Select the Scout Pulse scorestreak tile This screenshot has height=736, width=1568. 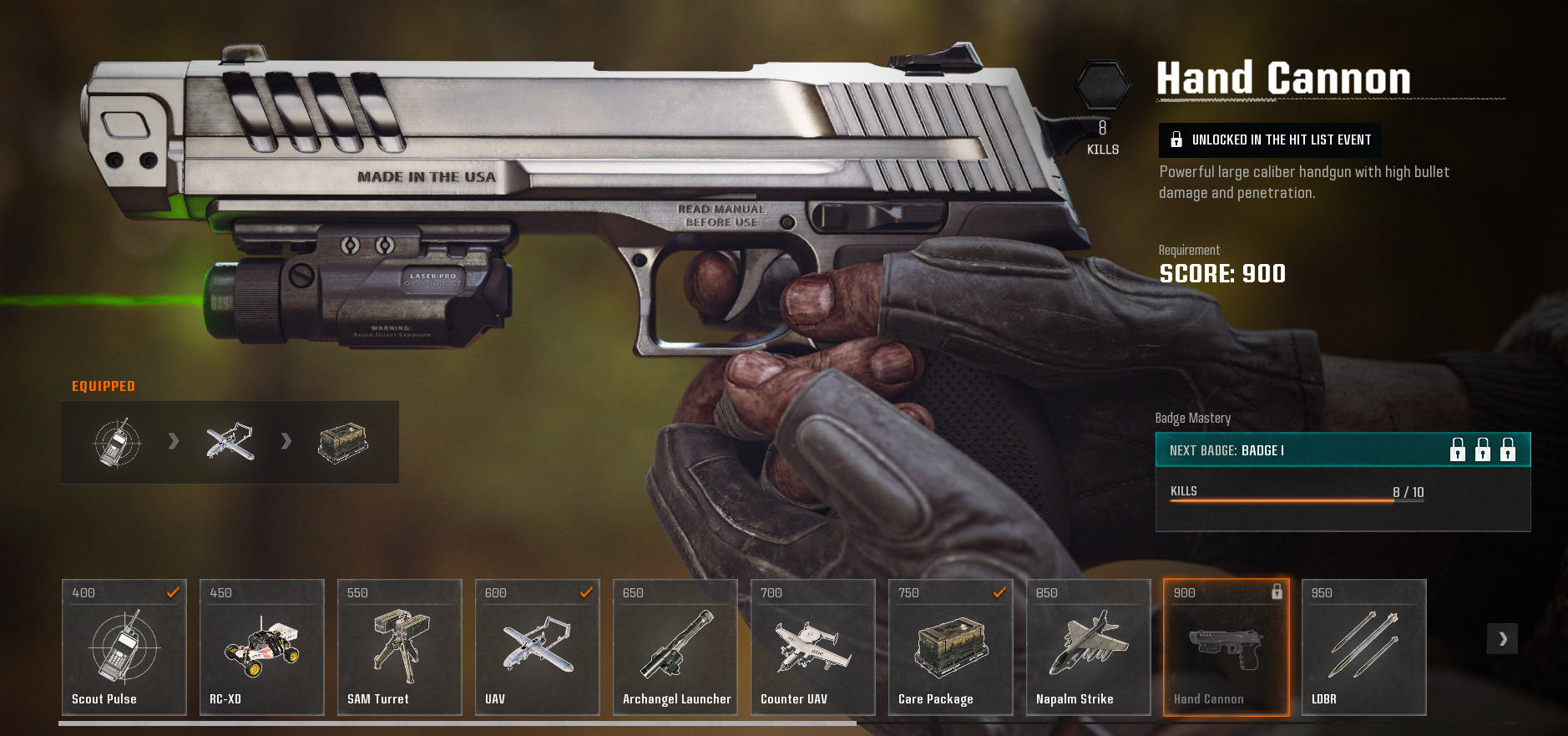124,647
